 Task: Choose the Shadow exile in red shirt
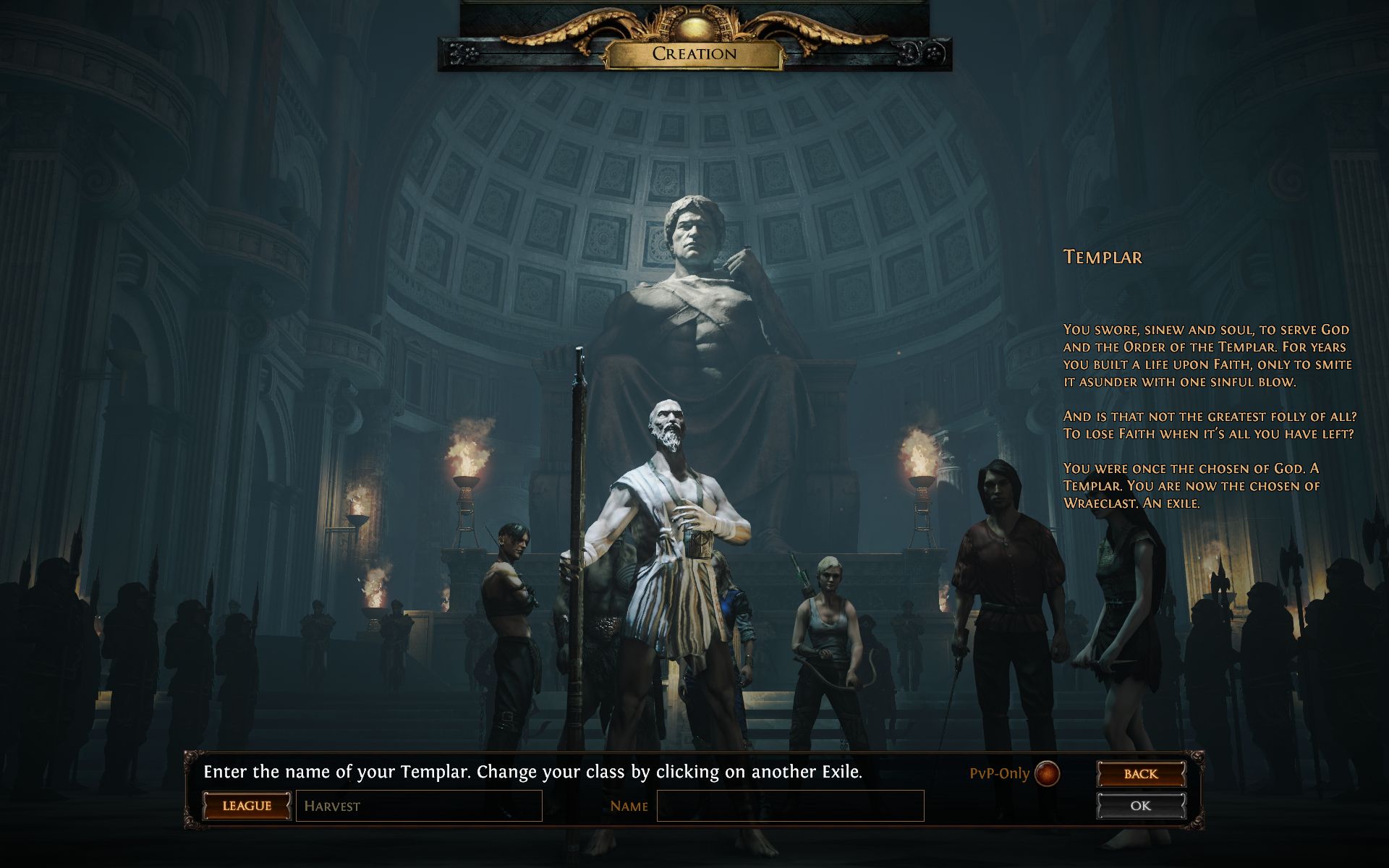1006,579
